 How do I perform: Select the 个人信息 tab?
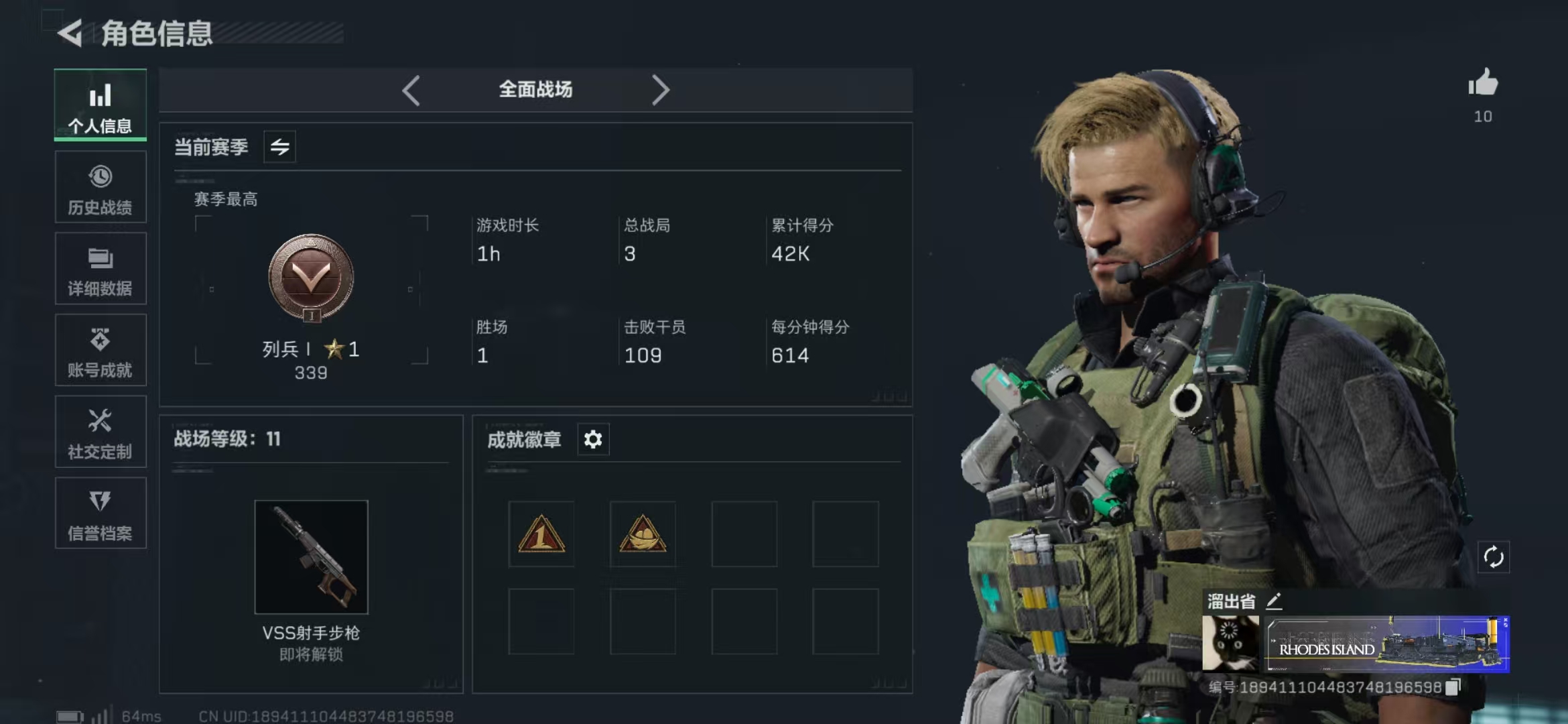(101, 106)
